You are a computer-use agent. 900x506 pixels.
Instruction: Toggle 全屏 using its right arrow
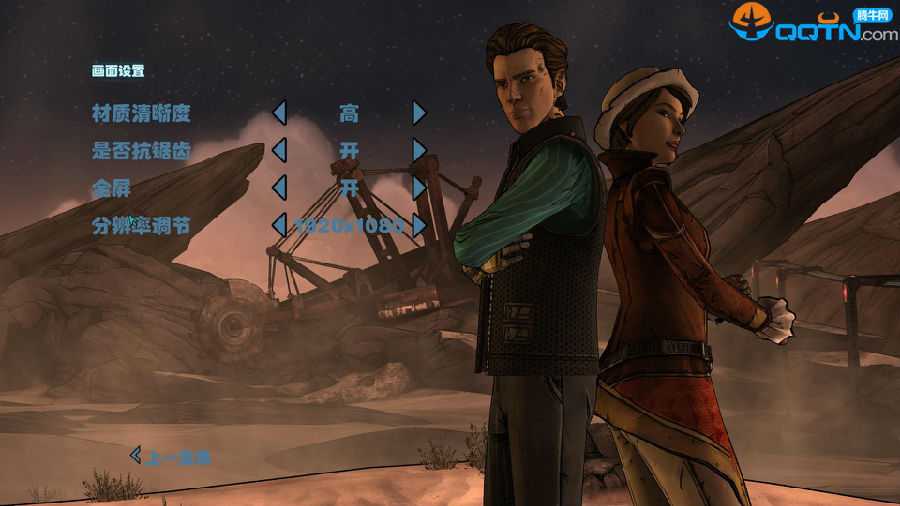pyautogui.click(x=419, y=187)
